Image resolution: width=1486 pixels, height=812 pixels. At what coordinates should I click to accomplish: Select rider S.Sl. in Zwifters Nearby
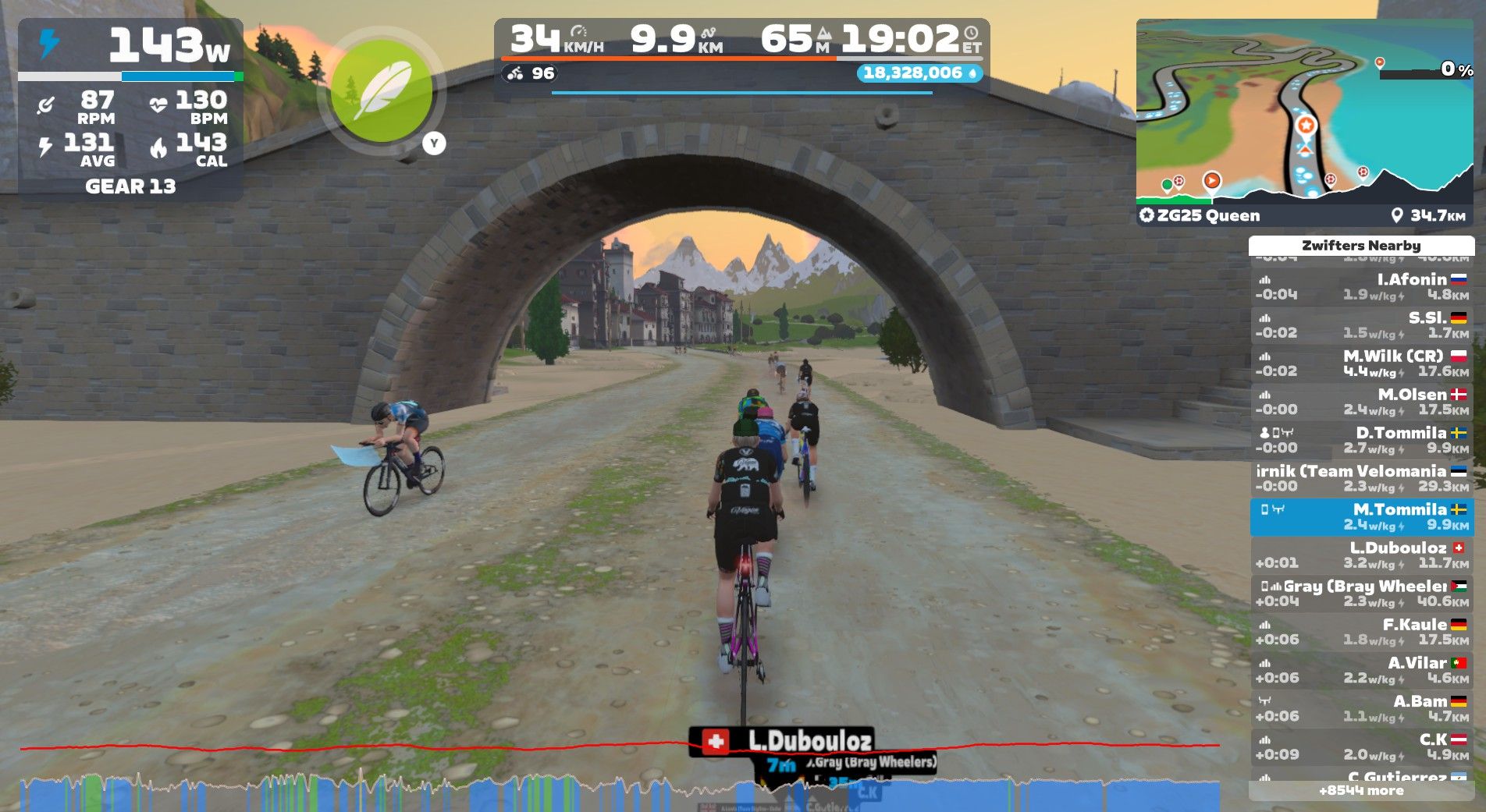(1361, 324)
